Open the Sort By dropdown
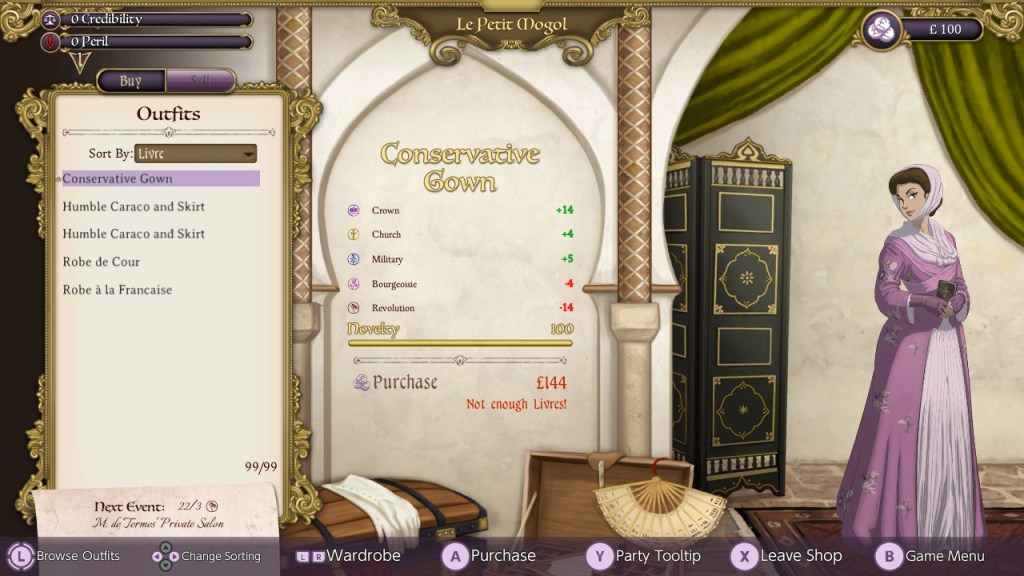The width and height of the screenshot is (1024, 576). pos(196,153)
